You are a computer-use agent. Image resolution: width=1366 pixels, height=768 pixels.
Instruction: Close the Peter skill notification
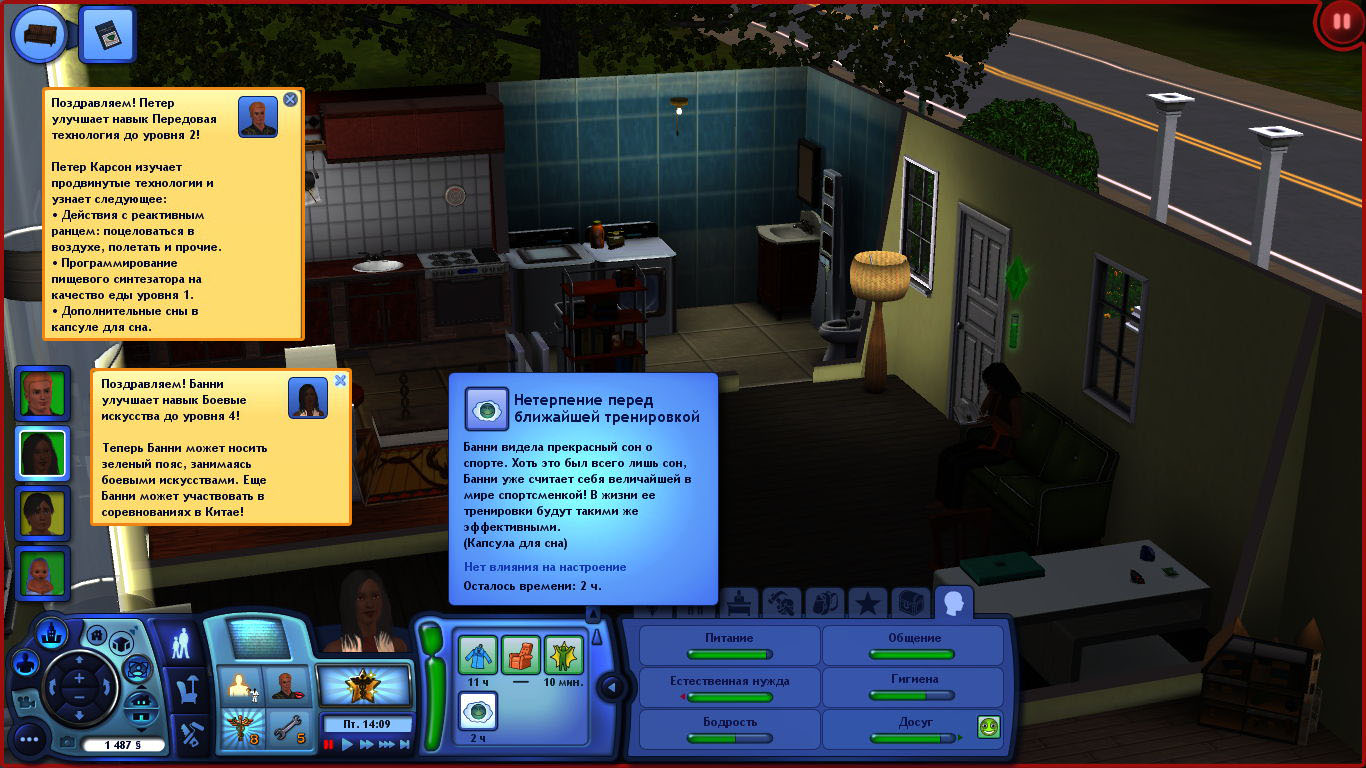[290, 99]
